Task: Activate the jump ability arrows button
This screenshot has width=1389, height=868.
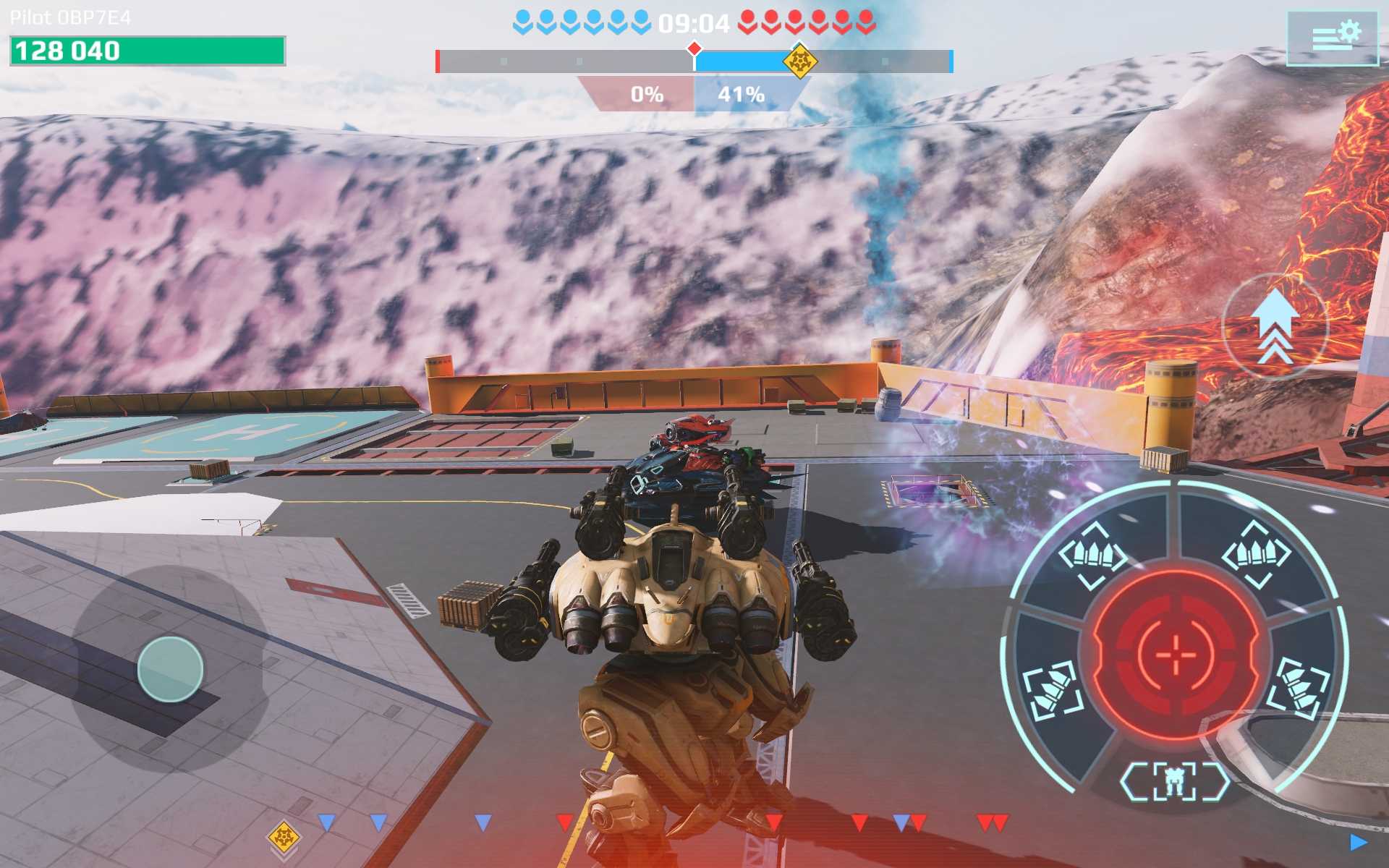Action: coord(1274,327)
